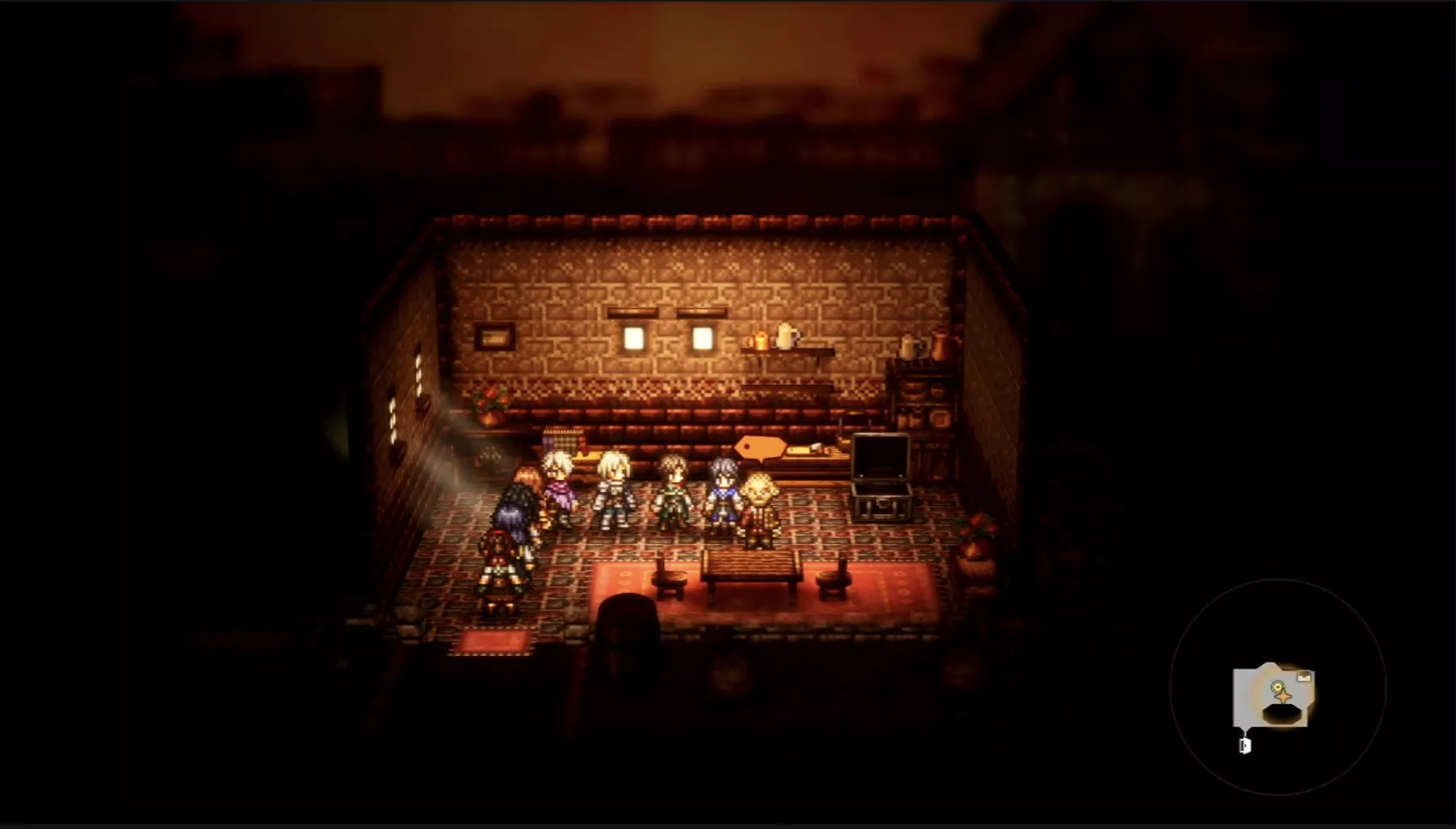Click the exit door marker on minimap
Image resolution: width=1456 pixels, height=829 pixels.
[1245, 745]
